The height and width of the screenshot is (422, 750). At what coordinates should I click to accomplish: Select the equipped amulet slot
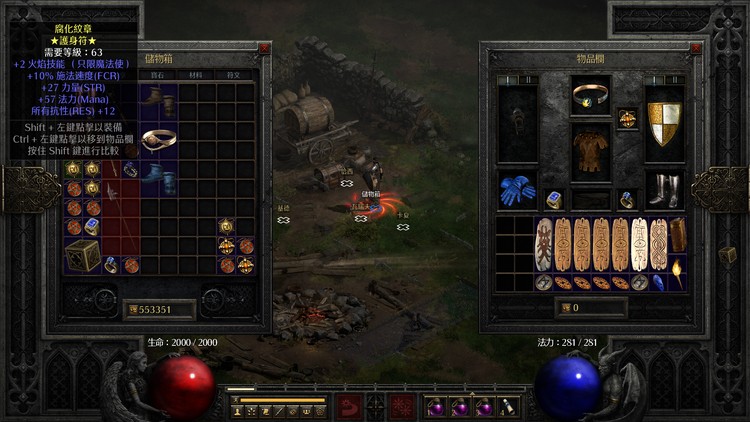click(x=627, y=118)
